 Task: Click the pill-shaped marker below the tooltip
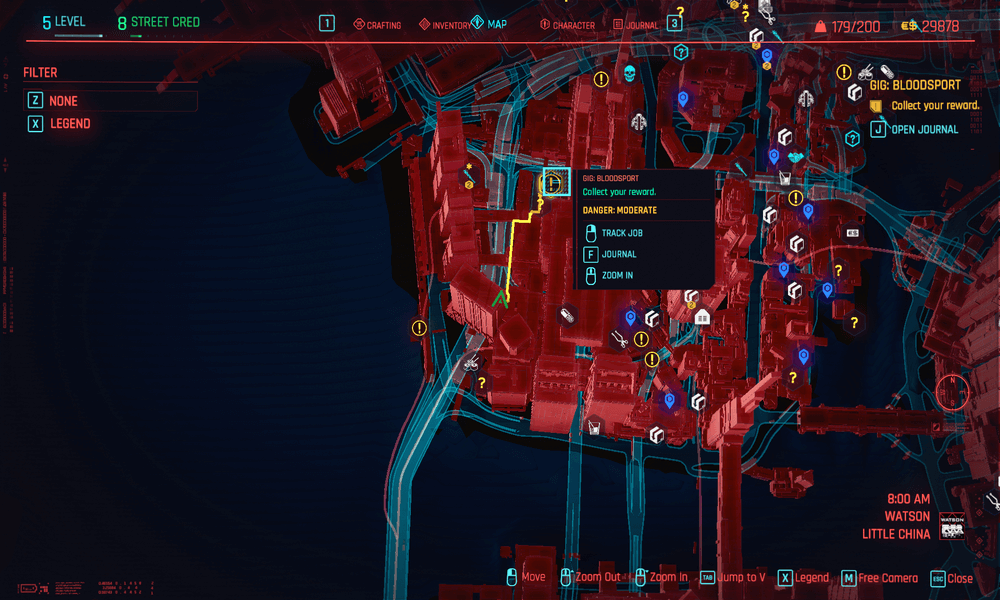point(567,316)
